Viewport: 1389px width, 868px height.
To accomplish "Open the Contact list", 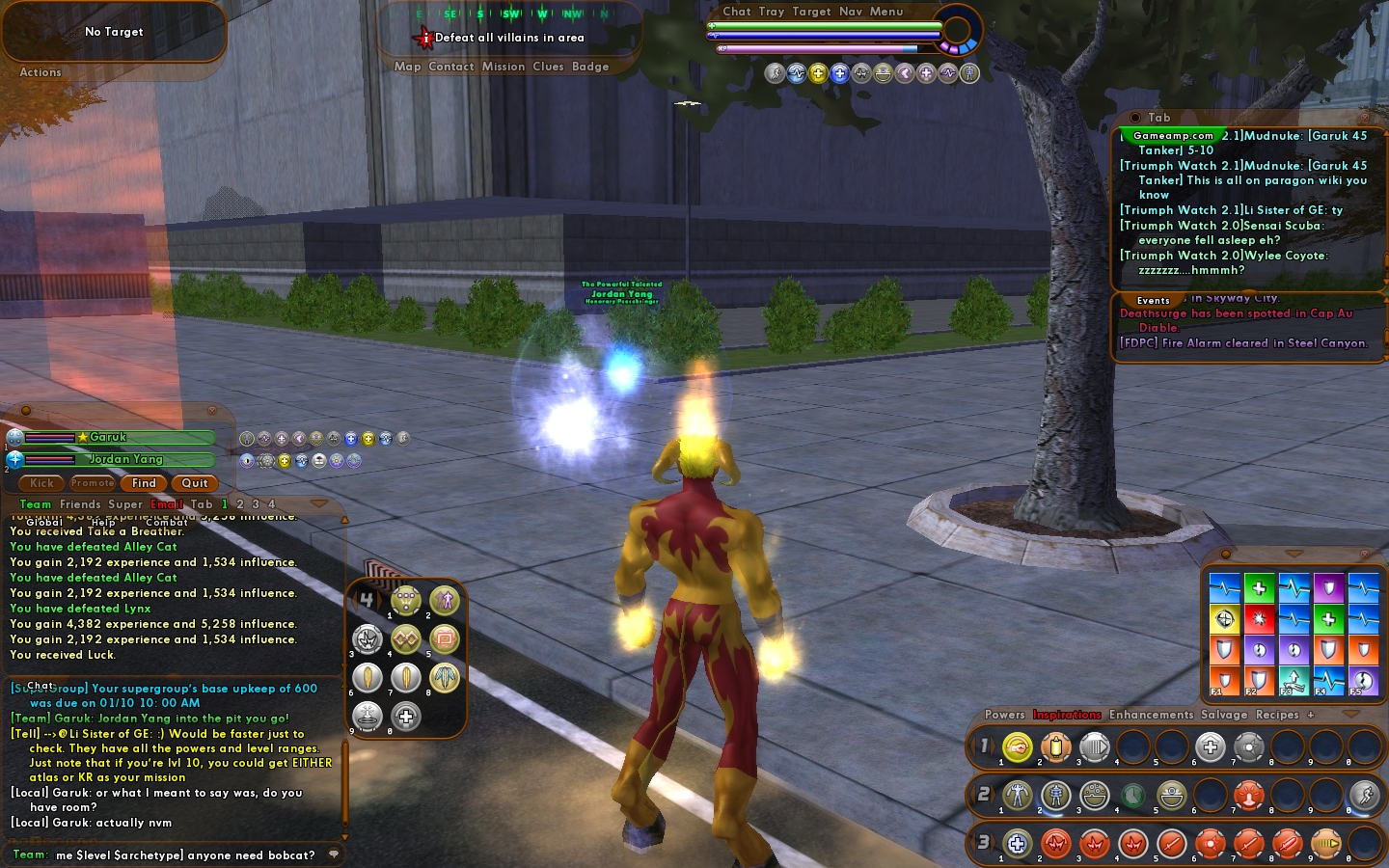I will (x=450, y=67).
